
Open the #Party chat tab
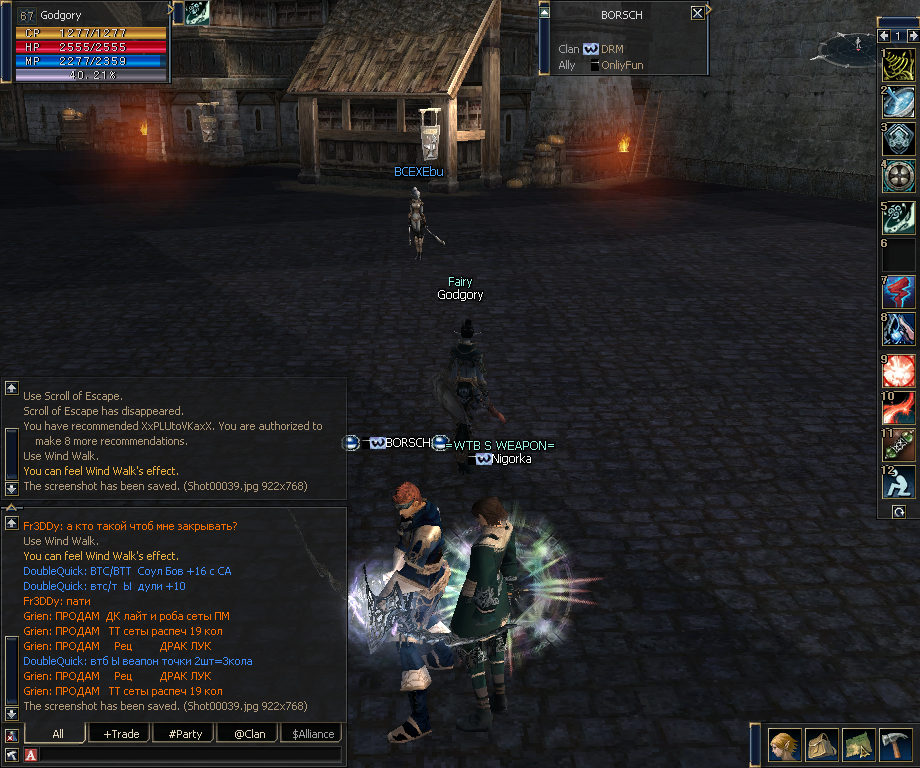pyautogui.click(x=185, y=733)
